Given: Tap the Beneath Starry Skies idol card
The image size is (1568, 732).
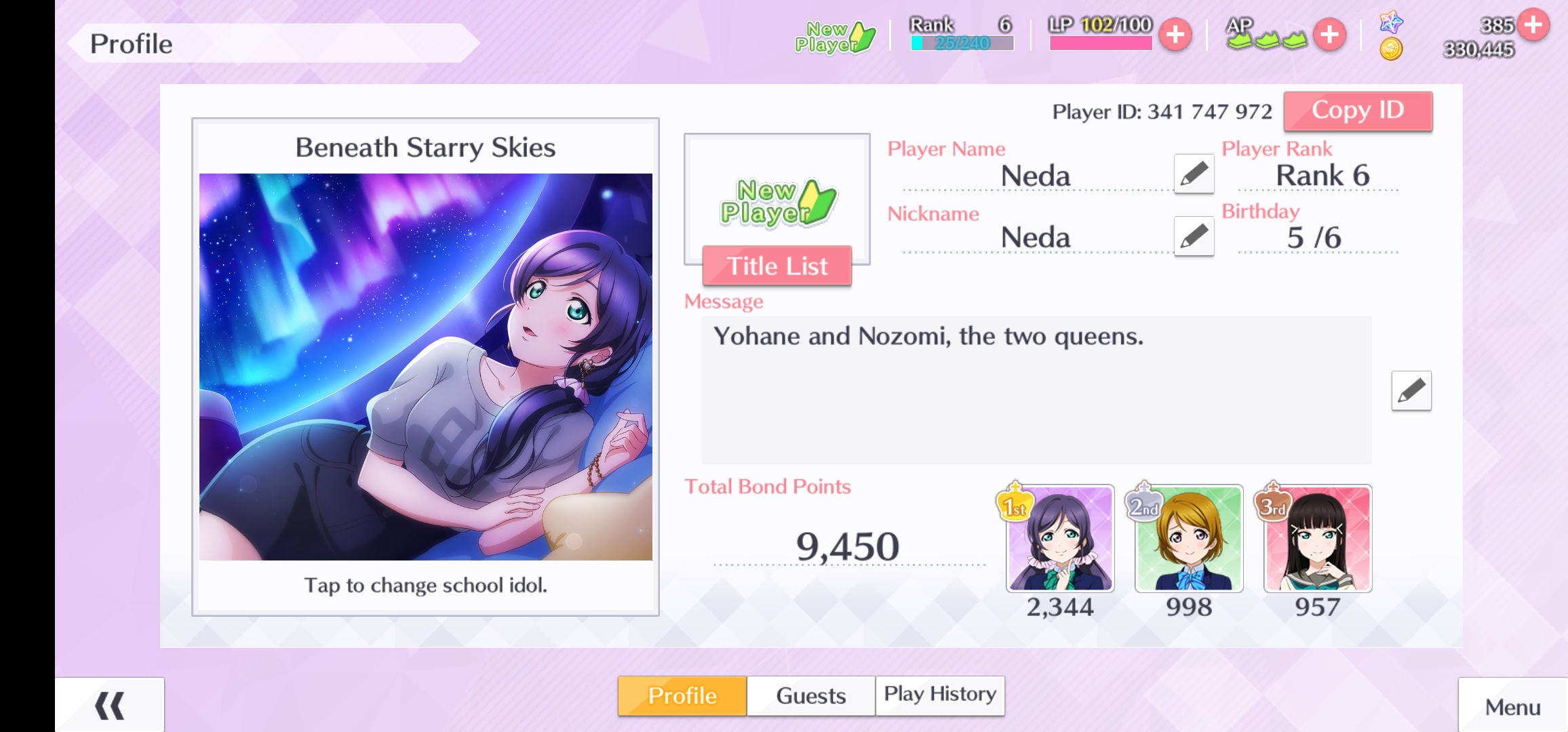Looking at the screenshot, I should pos(425,367).
